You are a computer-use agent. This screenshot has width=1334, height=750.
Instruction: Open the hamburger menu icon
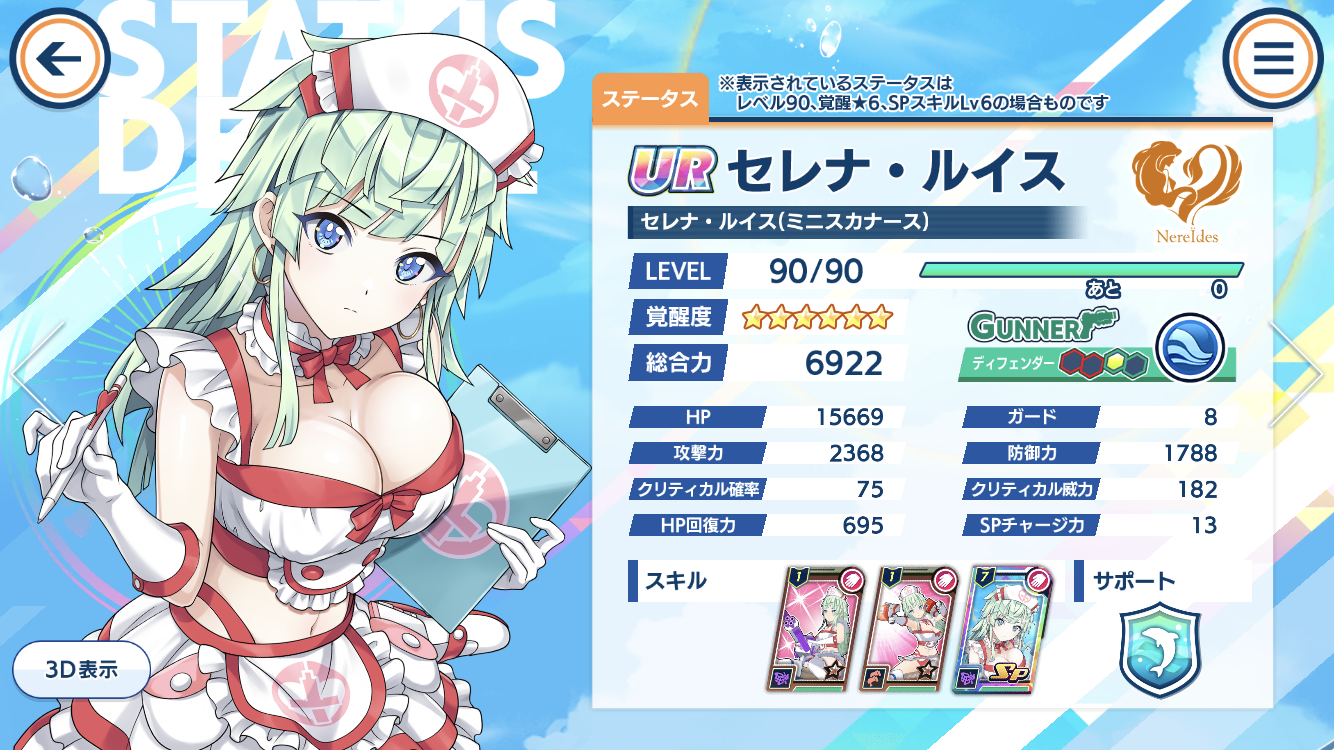(1274, 55)
